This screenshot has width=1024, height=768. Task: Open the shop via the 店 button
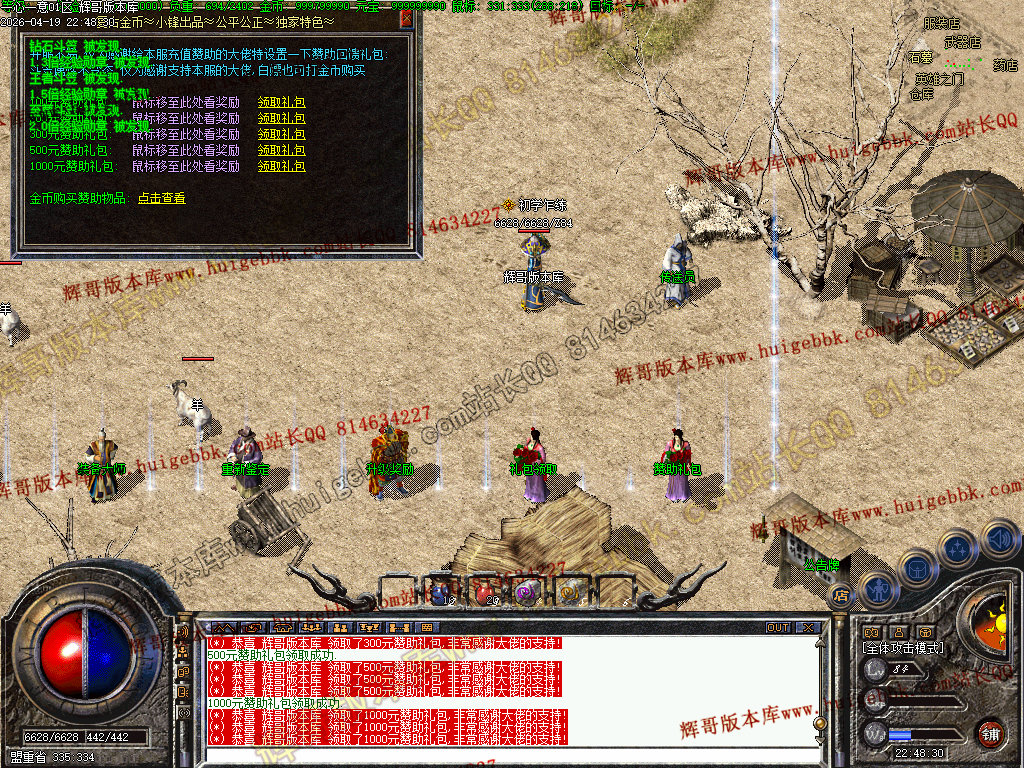click(x=841, y=594)
